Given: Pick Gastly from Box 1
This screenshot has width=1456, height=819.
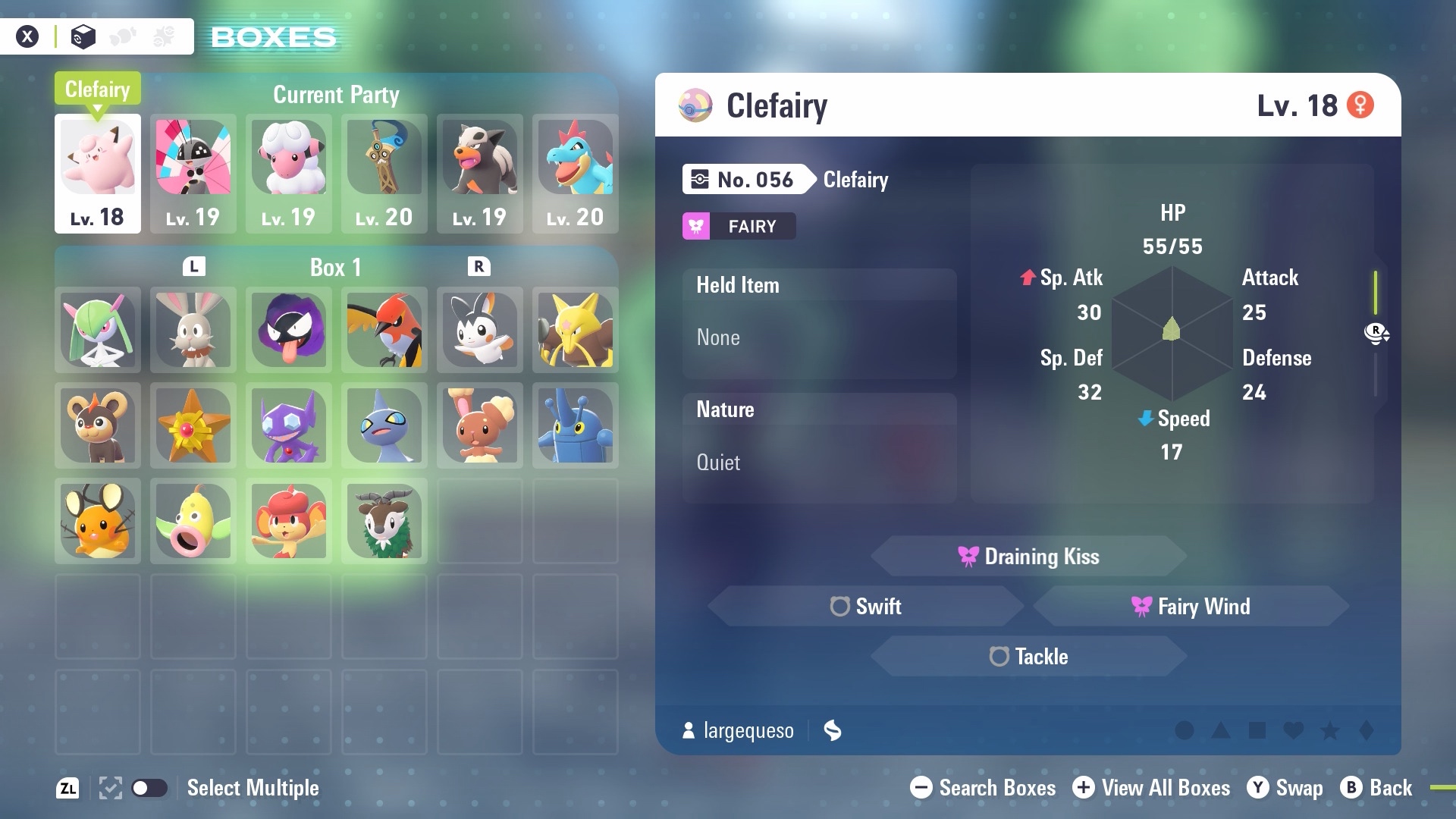Looking at the screenshot, I should point(289,330).
